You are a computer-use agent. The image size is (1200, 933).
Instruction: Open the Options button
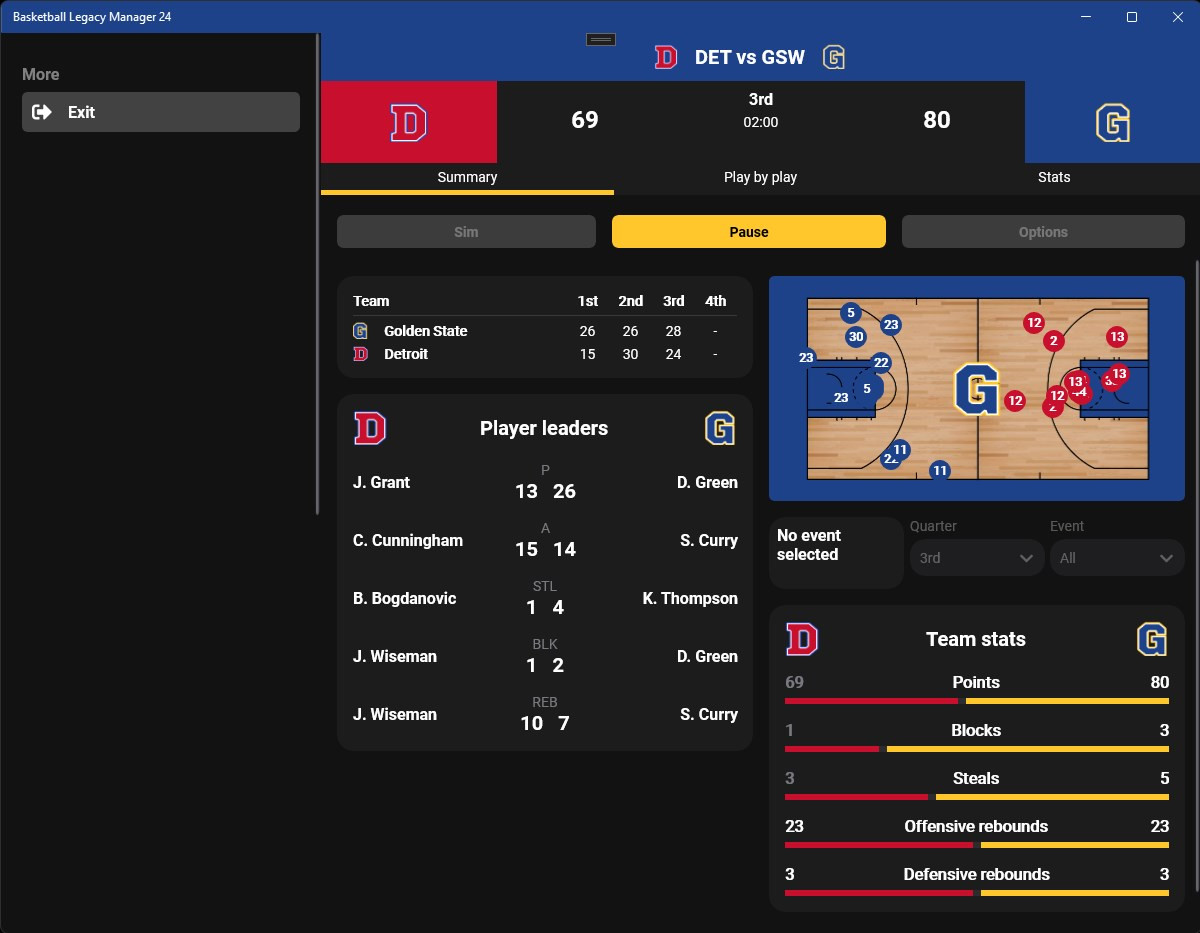tap(1043, 232)
